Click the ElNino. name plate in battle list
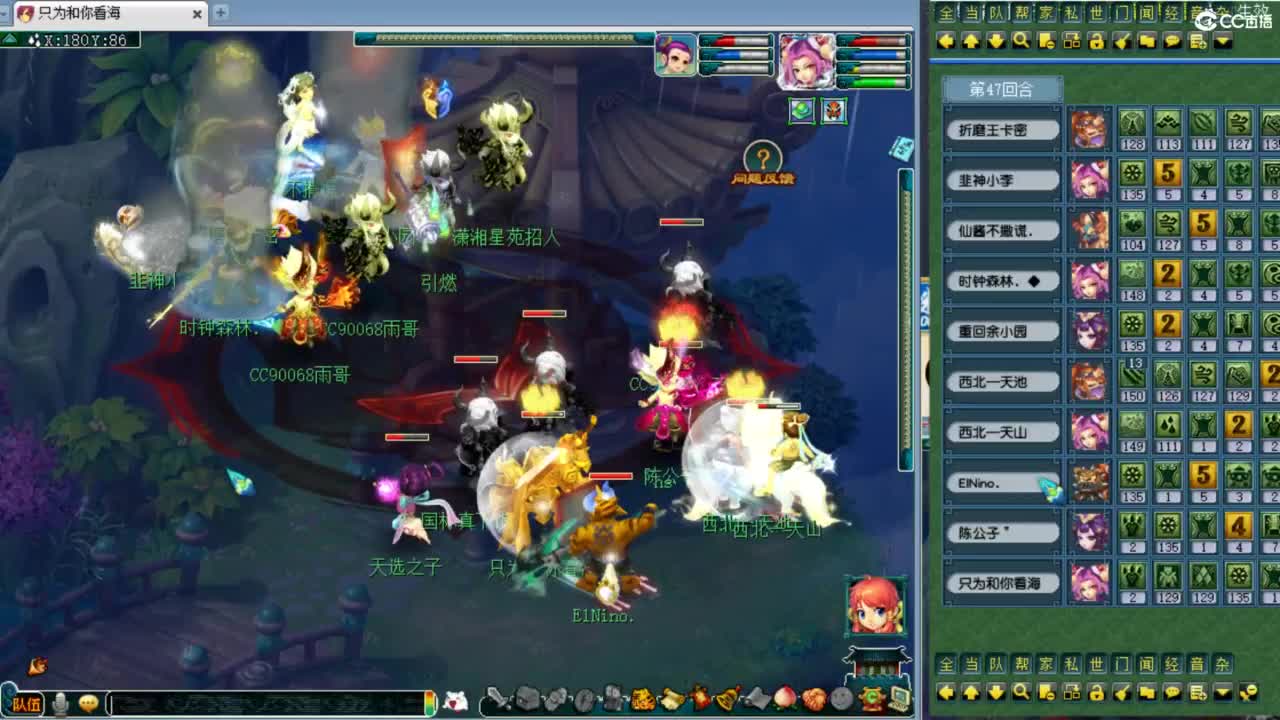Screen dimensions: 1280x720 click(1001, 483)
